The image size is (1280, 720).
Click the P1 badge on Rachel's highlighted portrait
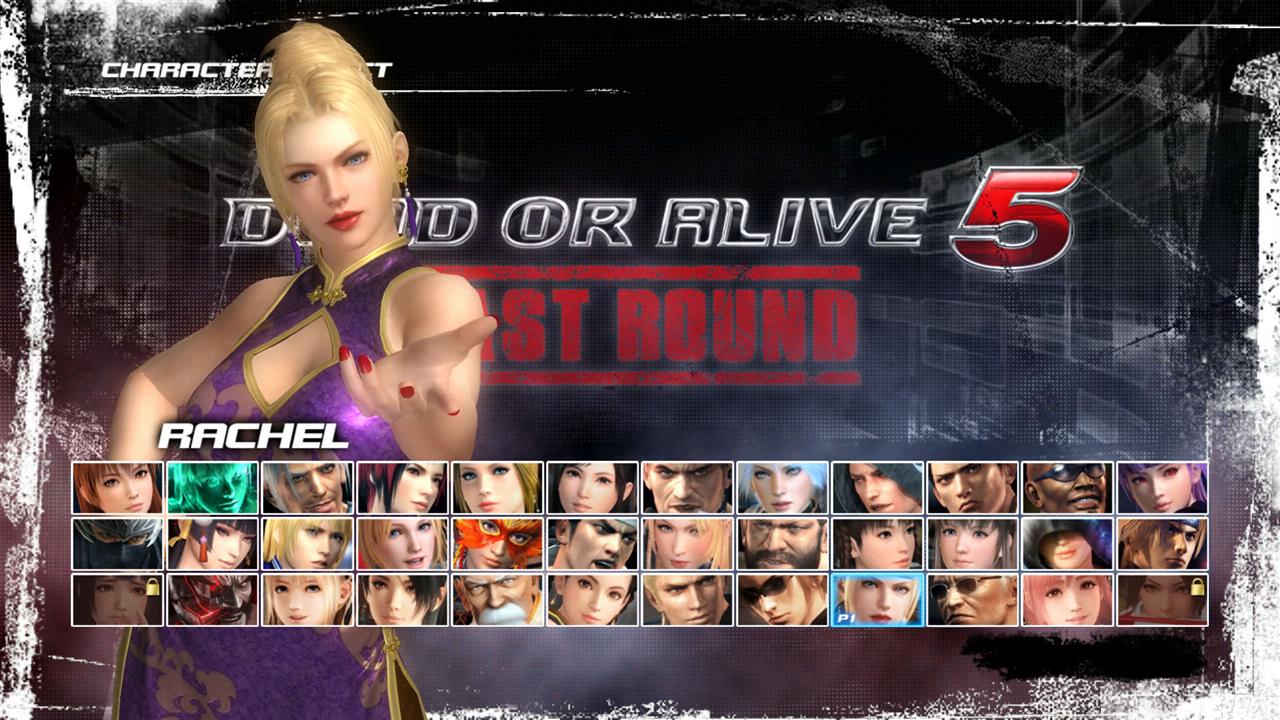(x=845, y=616)
